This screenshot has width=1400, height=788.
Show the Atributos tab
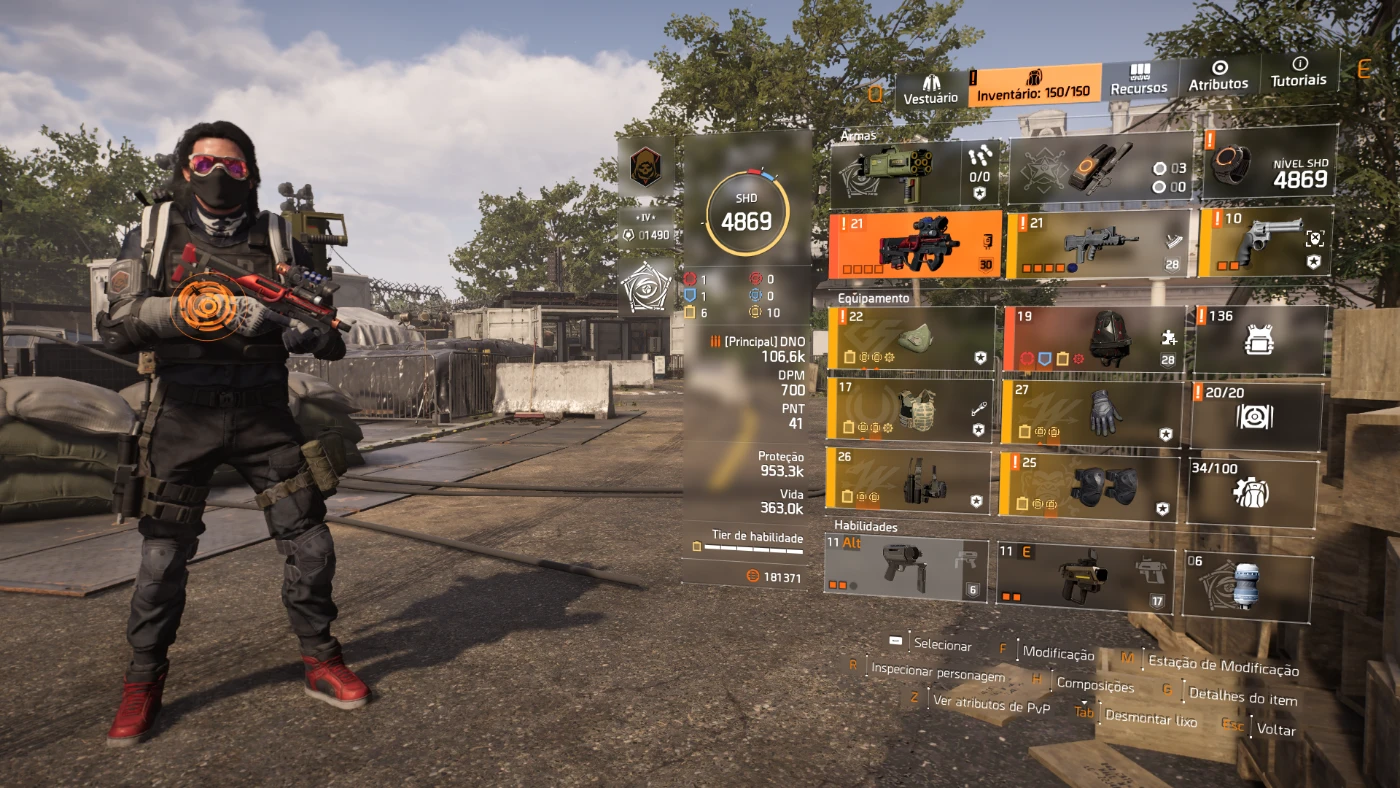[x=1218, y=77]
